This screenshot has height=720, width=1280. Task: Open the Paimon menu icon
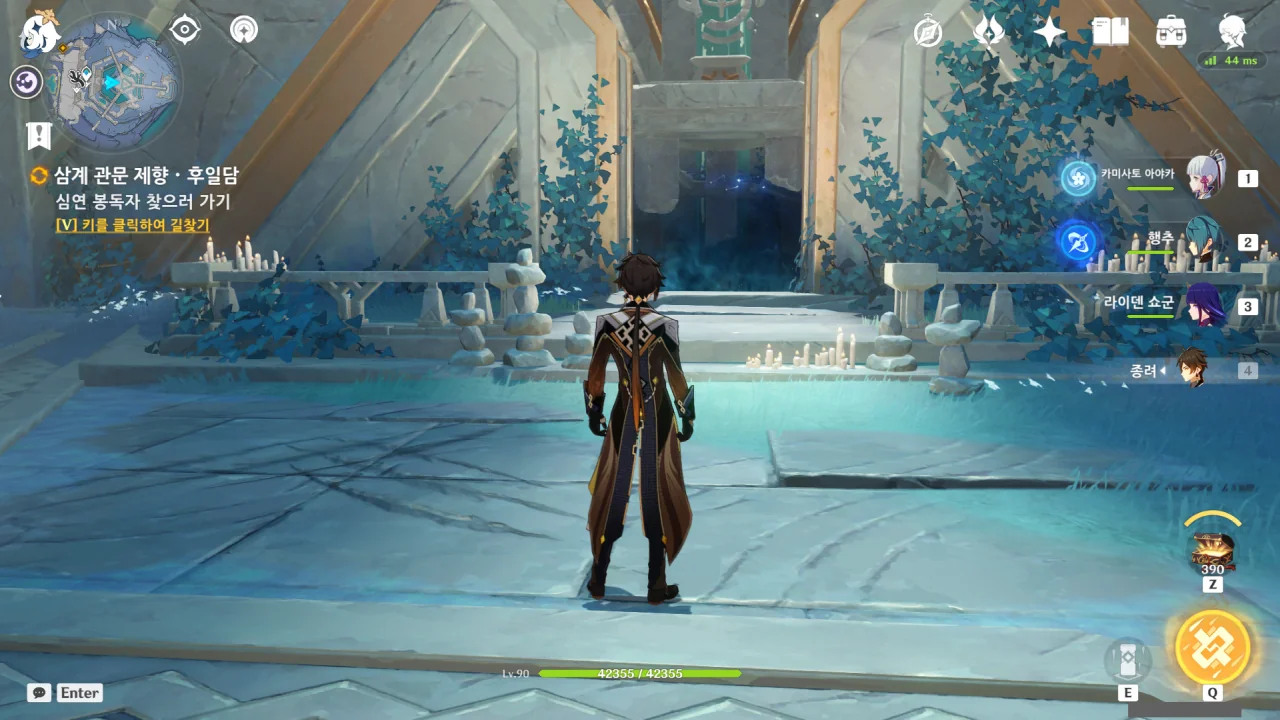pos(41,32)
